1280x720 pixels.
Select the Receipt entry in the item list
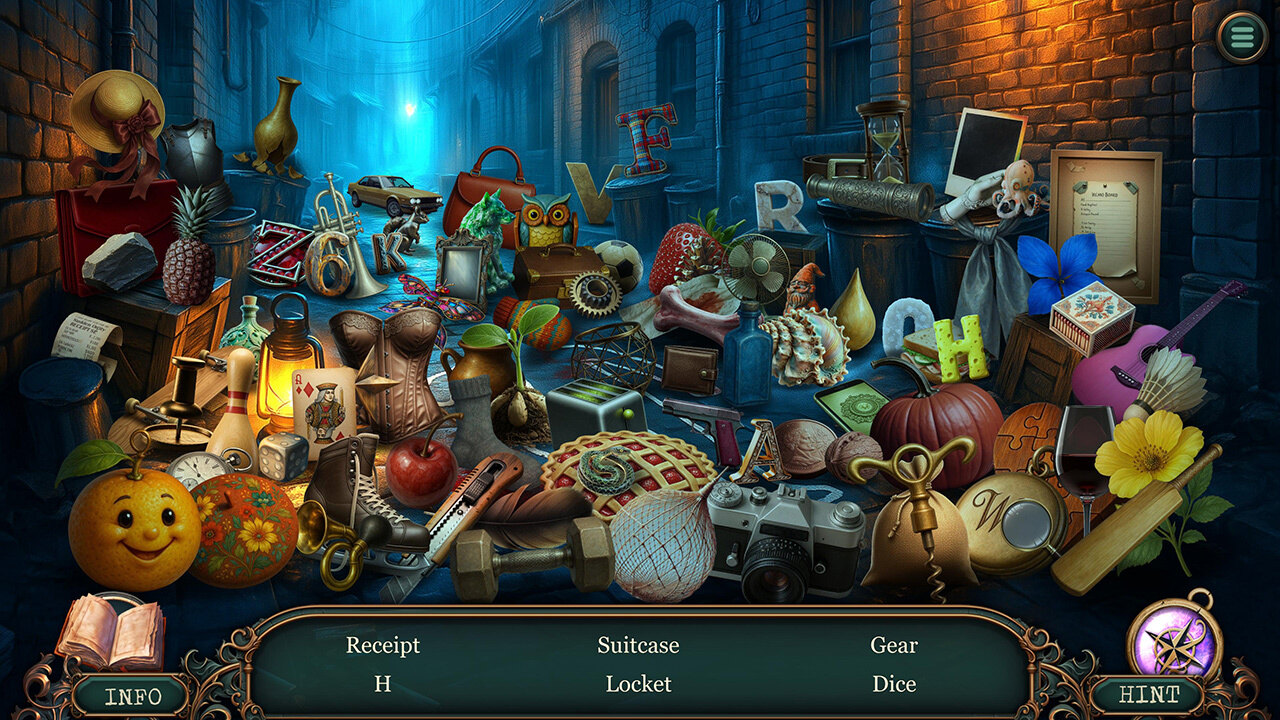(383, 646)
